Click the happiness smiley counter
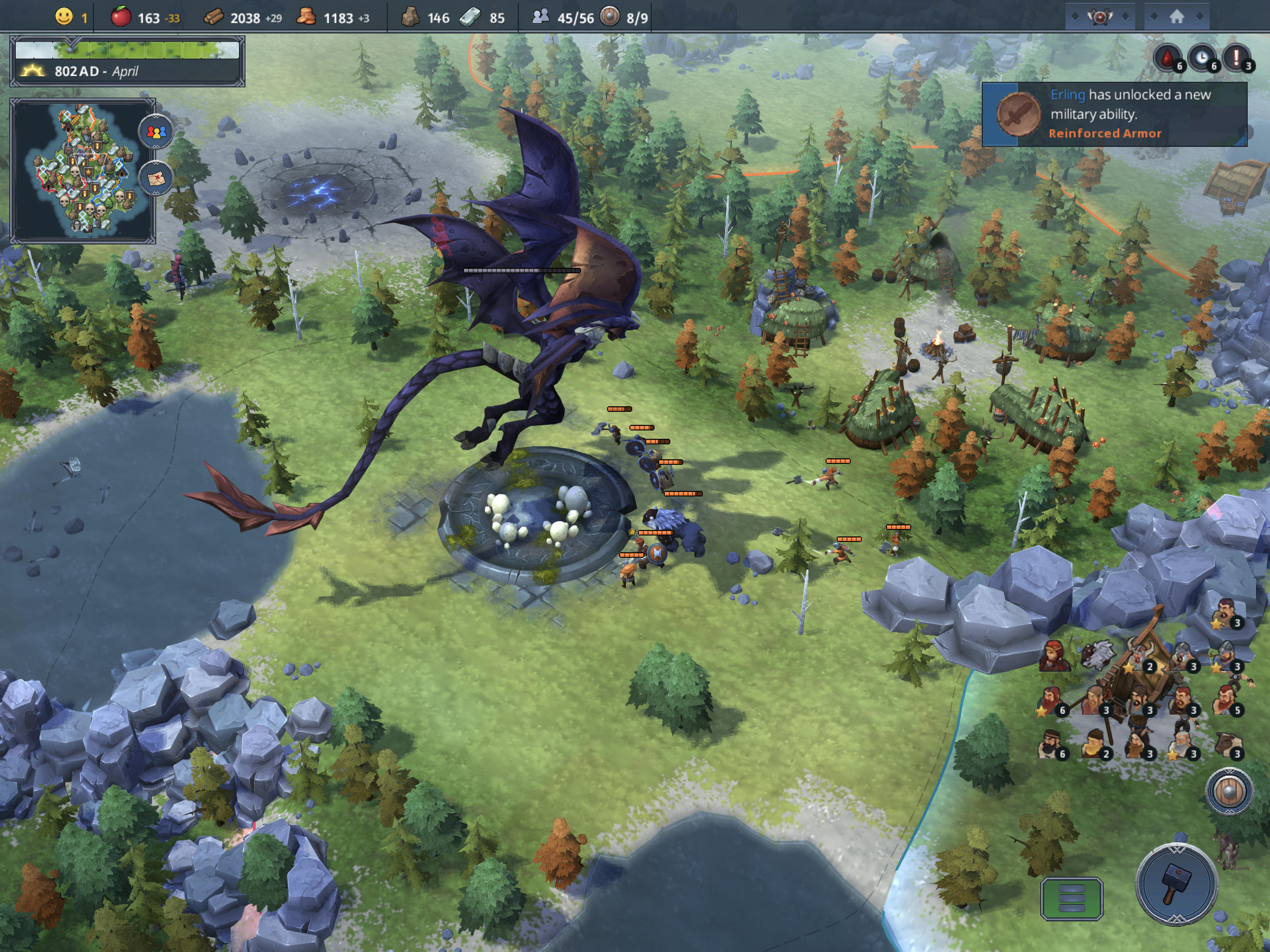Screen dimensions: 1270x952 point(64,17)
